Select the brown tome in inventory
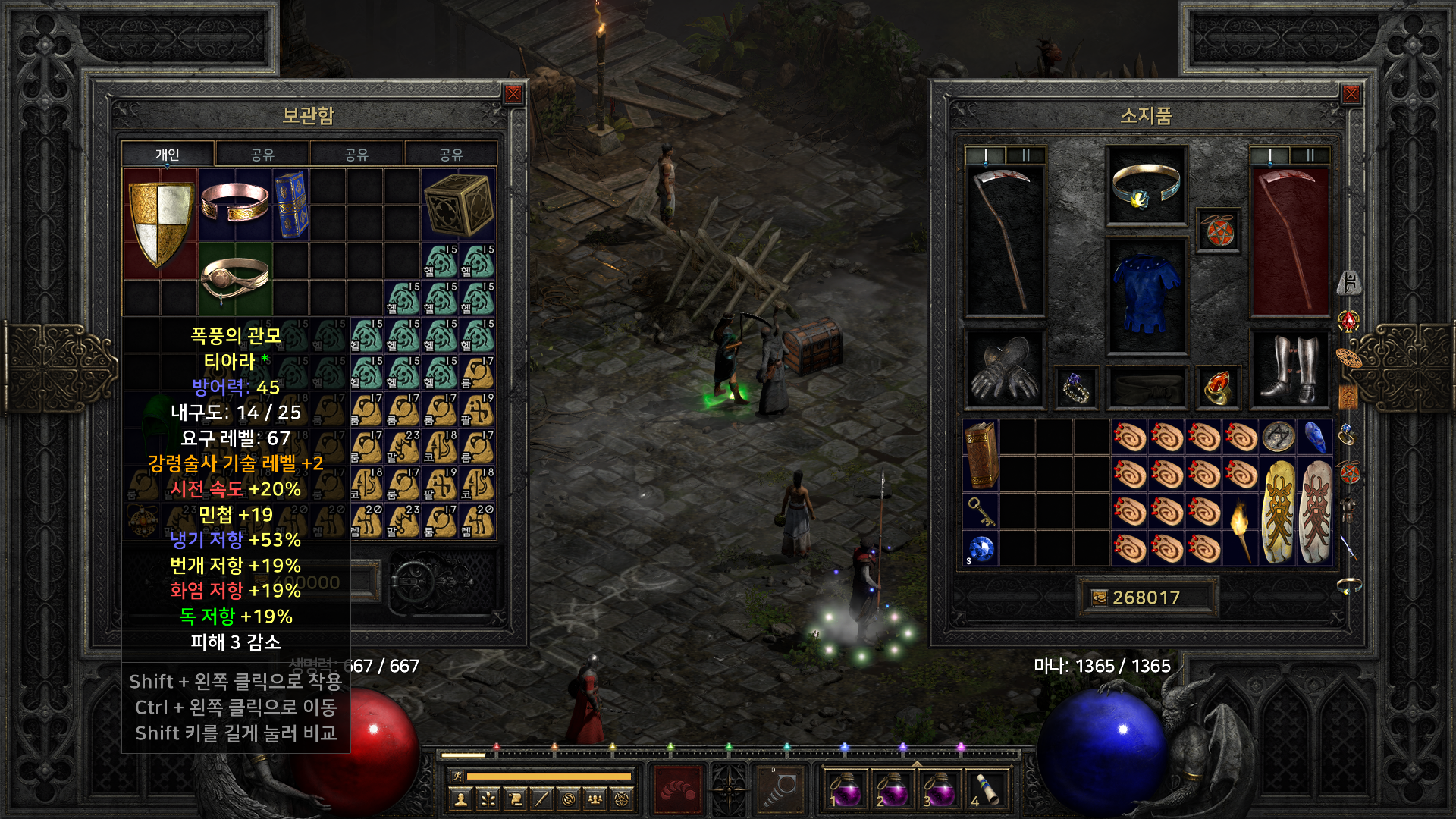Screen dimensions: 1456x819 tap(981, 455)
